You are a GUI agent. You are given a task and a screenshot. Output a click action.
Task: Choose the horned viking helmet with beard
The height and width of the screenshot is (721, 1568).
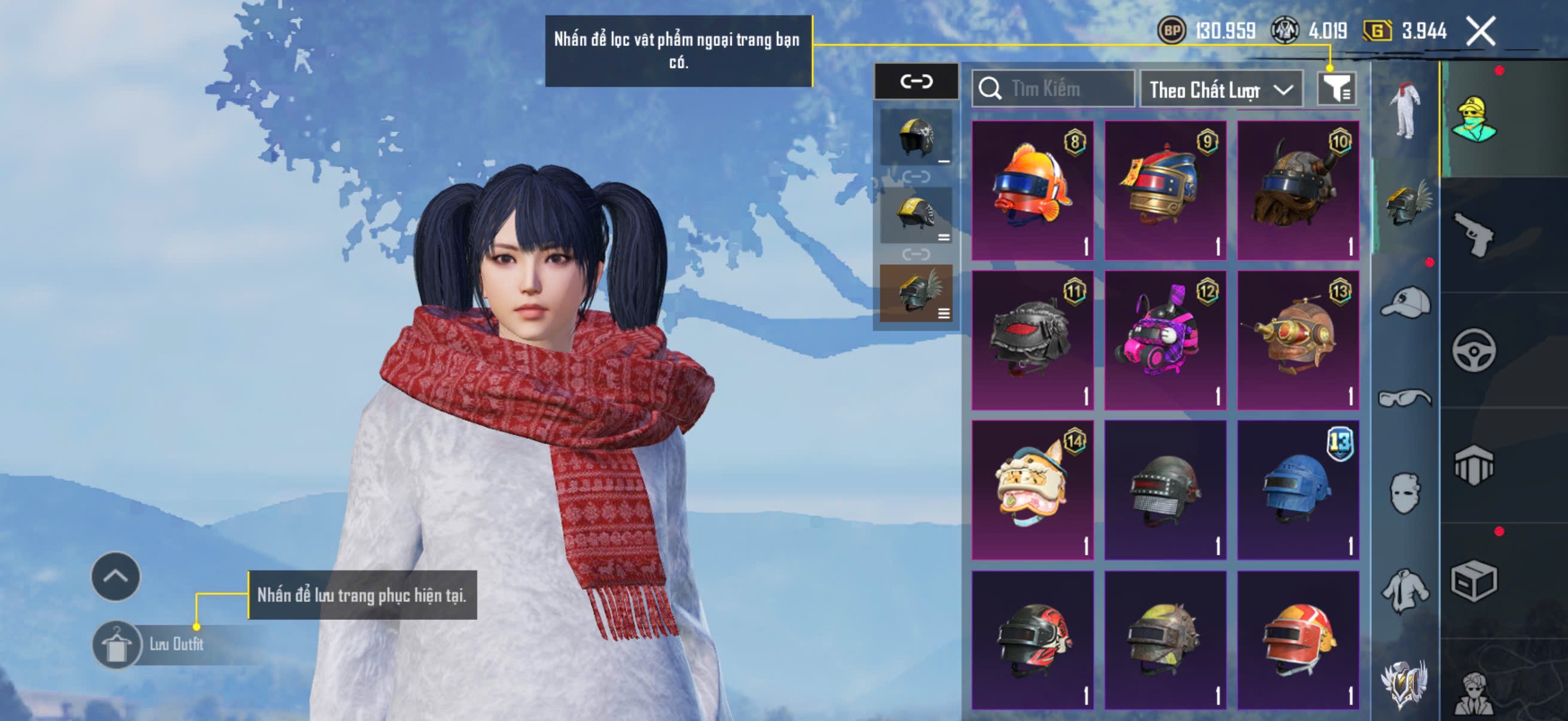pos(1298,191)
